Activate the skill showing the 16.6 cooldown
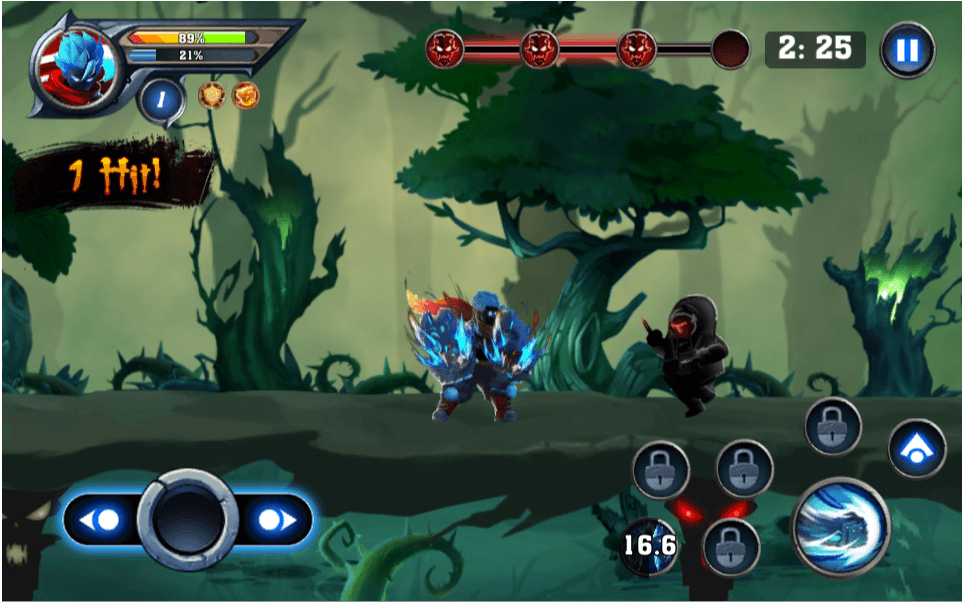Viewport: 962px width, 602px height. click(649, 546)
